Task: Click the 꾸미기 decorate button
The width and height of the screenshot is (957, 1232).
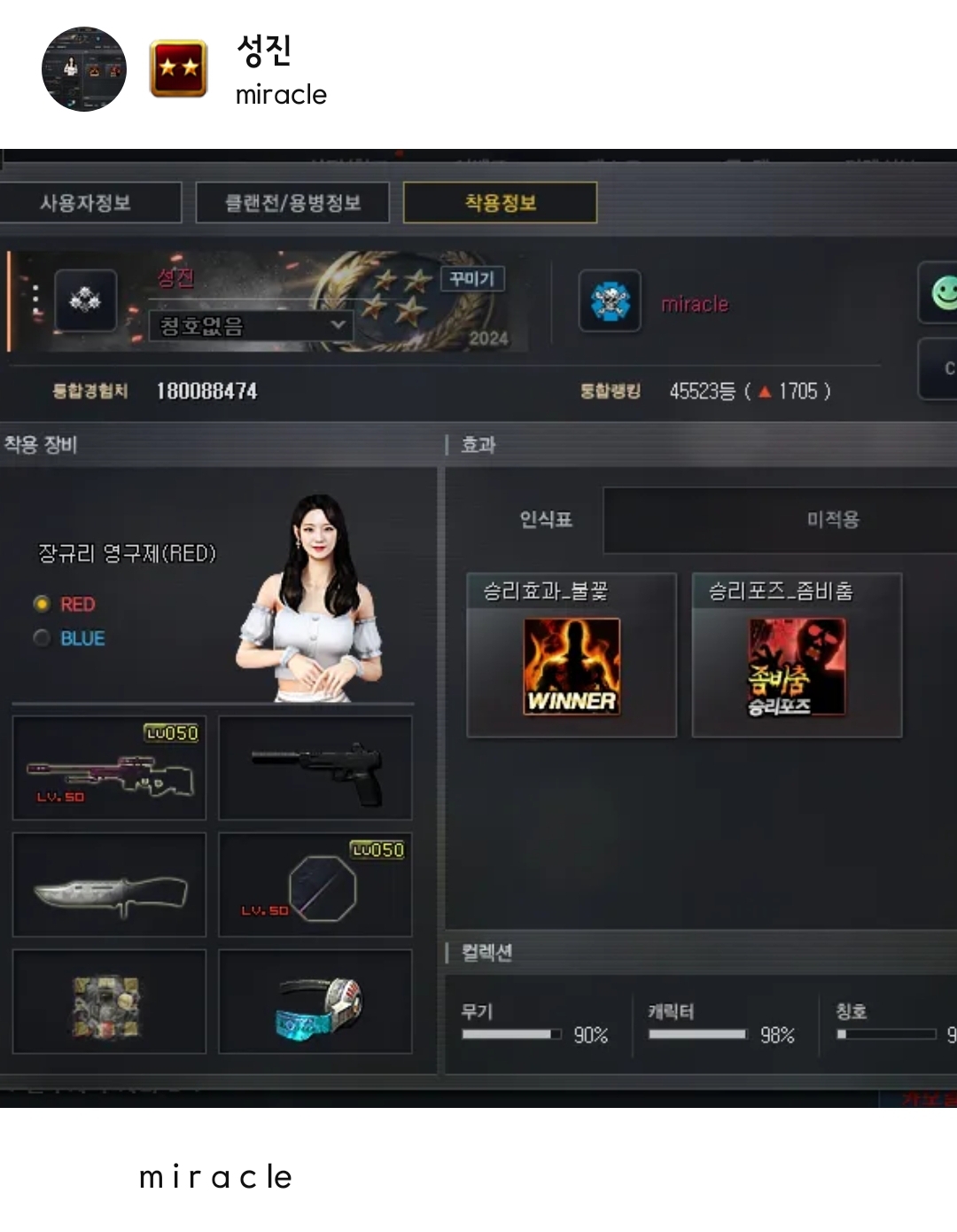Action: (x=472, y=279)
